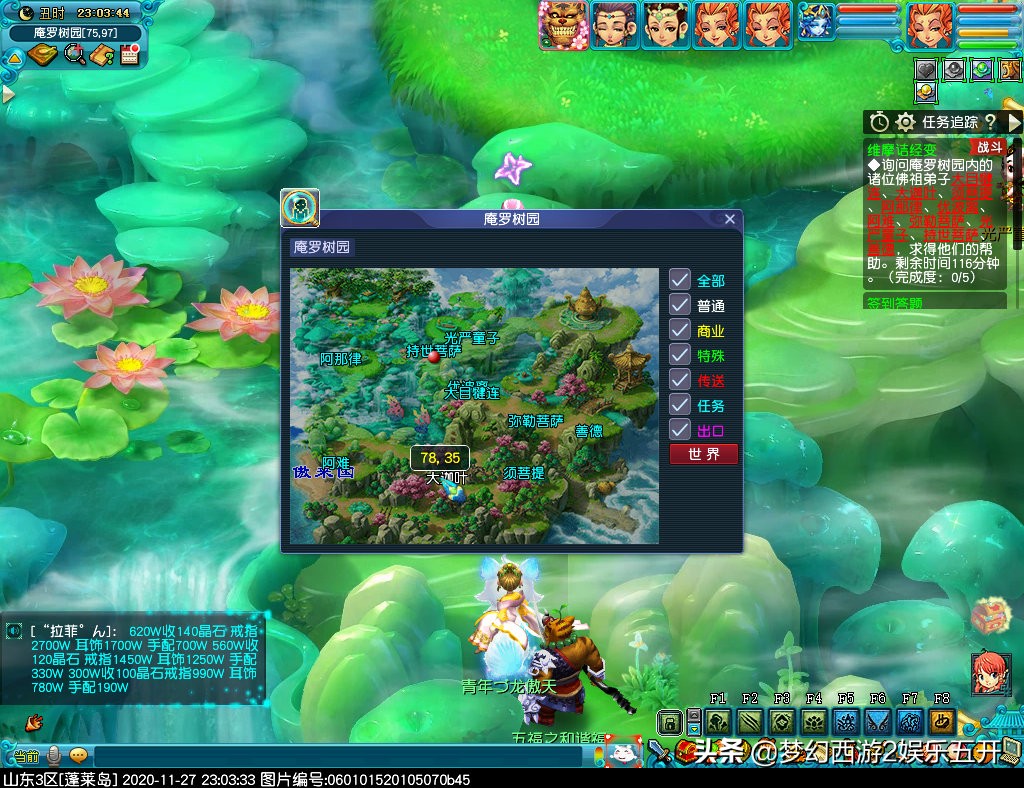Select the tiger-faced team member portrait
This screenshot has height=788, width=1024.
[562, 25]
